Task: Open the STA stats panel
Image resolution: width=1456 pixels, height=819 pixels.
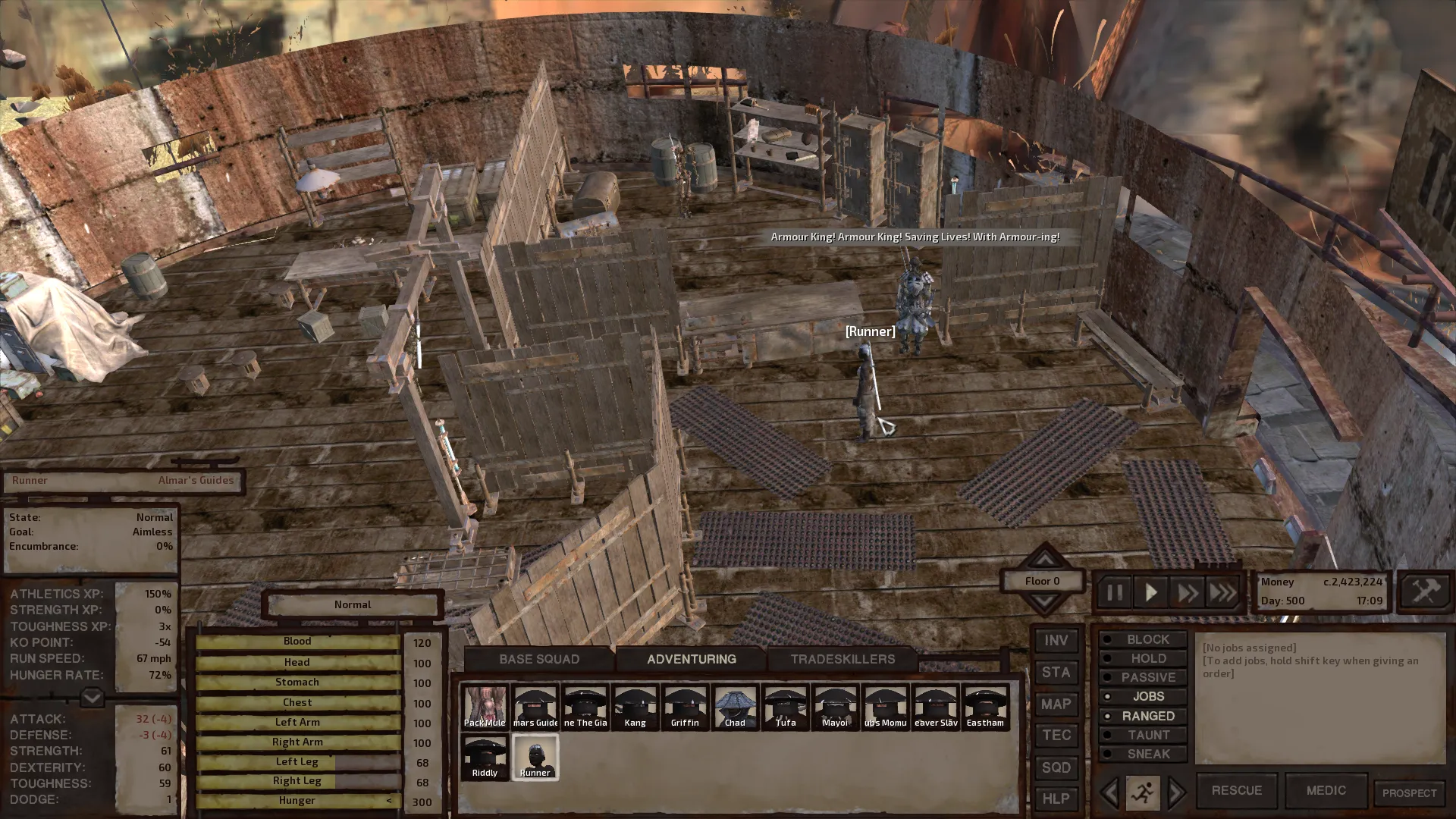Action: click(1056, 673)
